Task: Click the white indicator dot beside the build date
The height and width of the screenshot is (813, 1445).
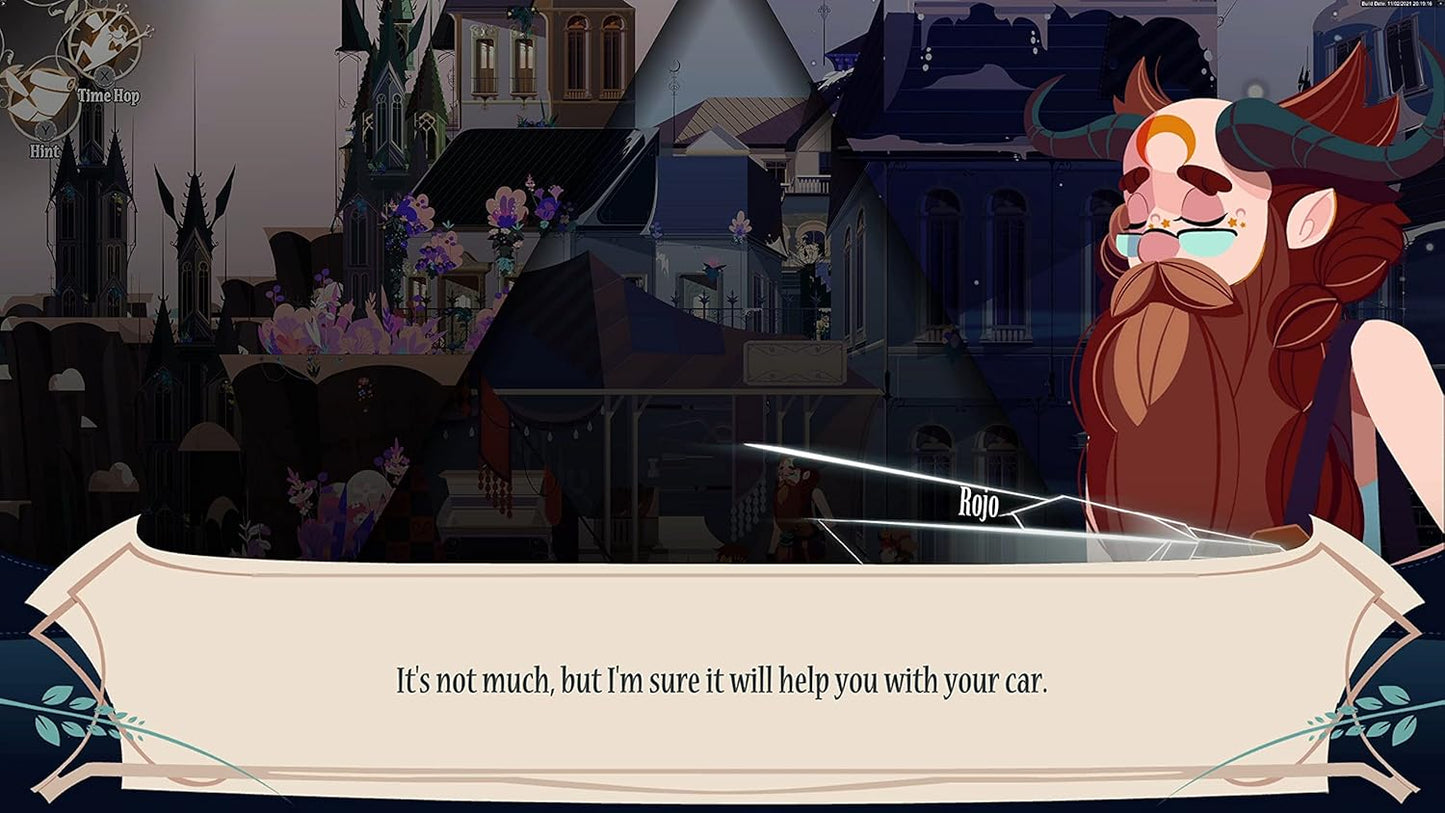Action: 1438,5
